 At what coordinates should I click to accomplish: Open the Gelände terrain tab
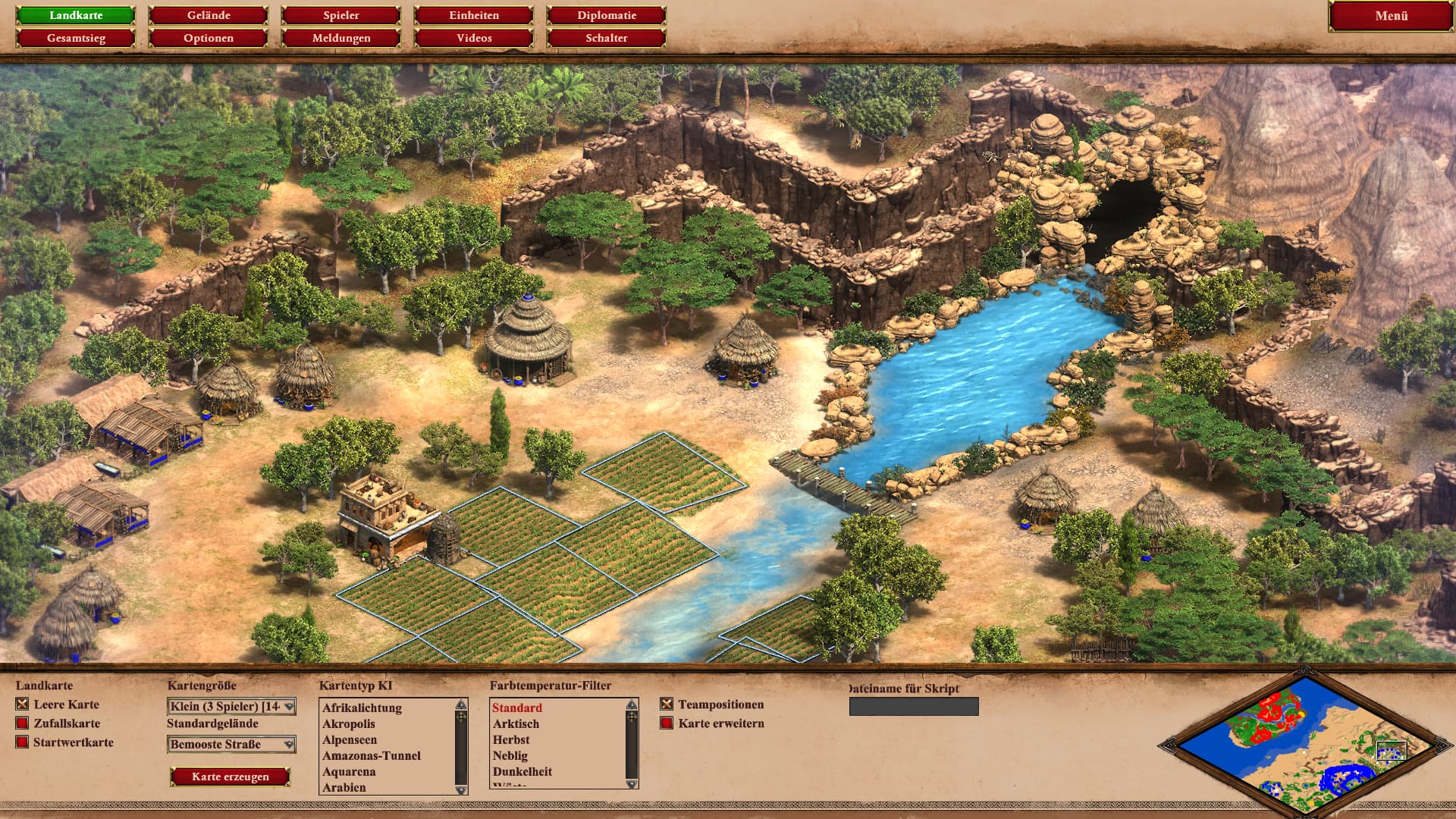tap(209, 15)
